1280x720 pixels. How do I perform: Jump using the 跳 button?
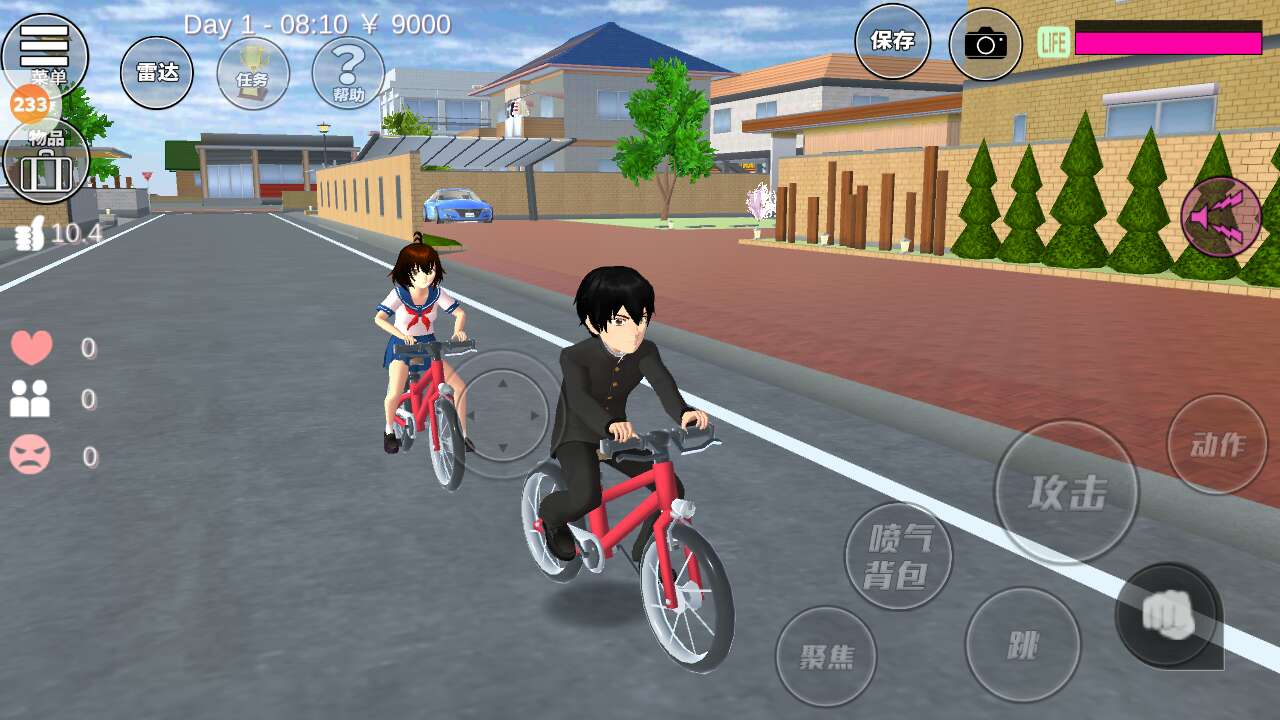point(1022,645)
